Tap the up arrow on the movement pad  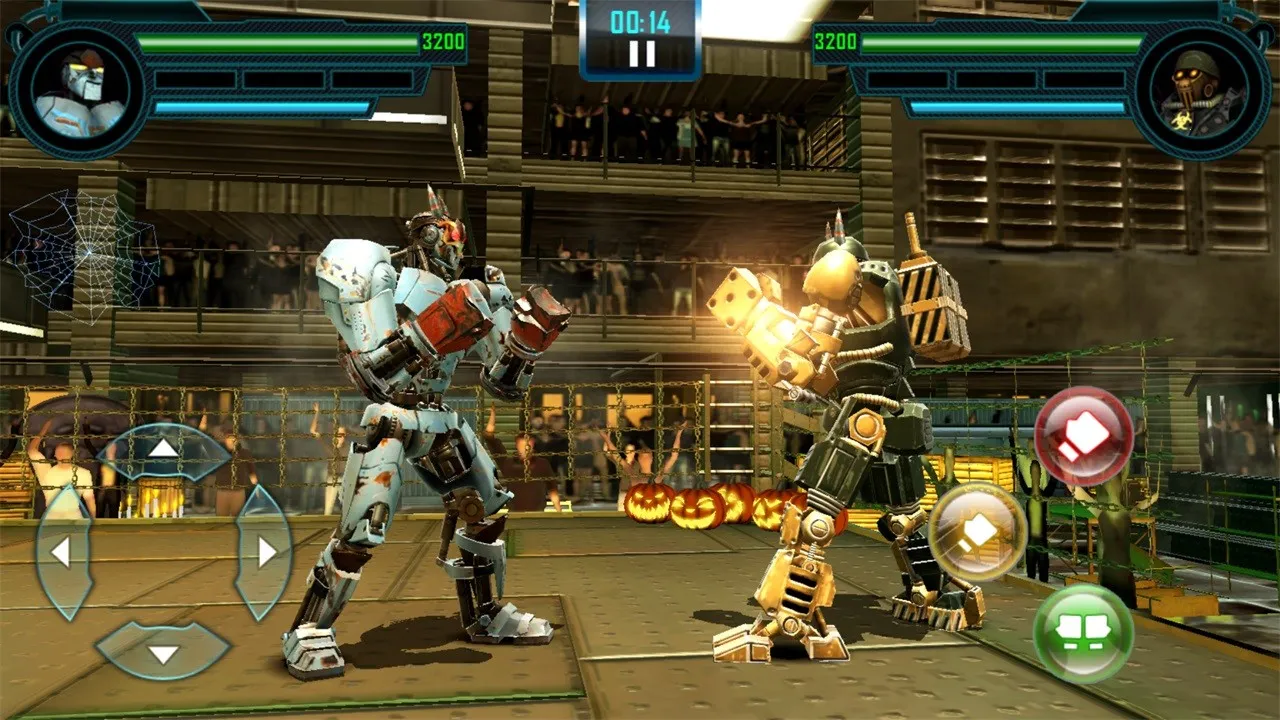click(164, 450)
